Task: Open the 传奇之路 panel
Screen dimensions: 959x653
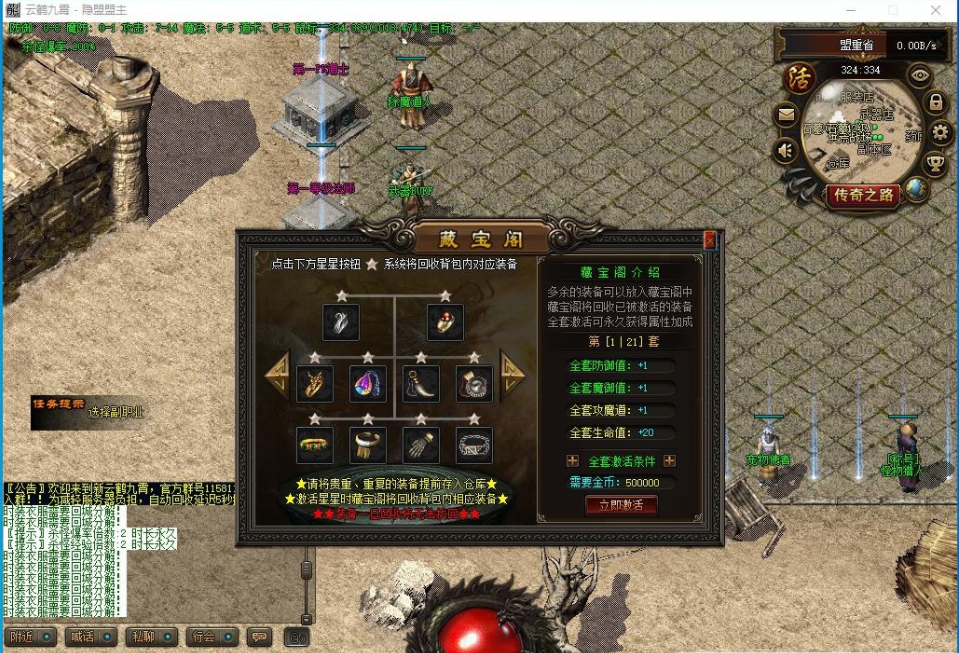Action: (x=862, y=195)
